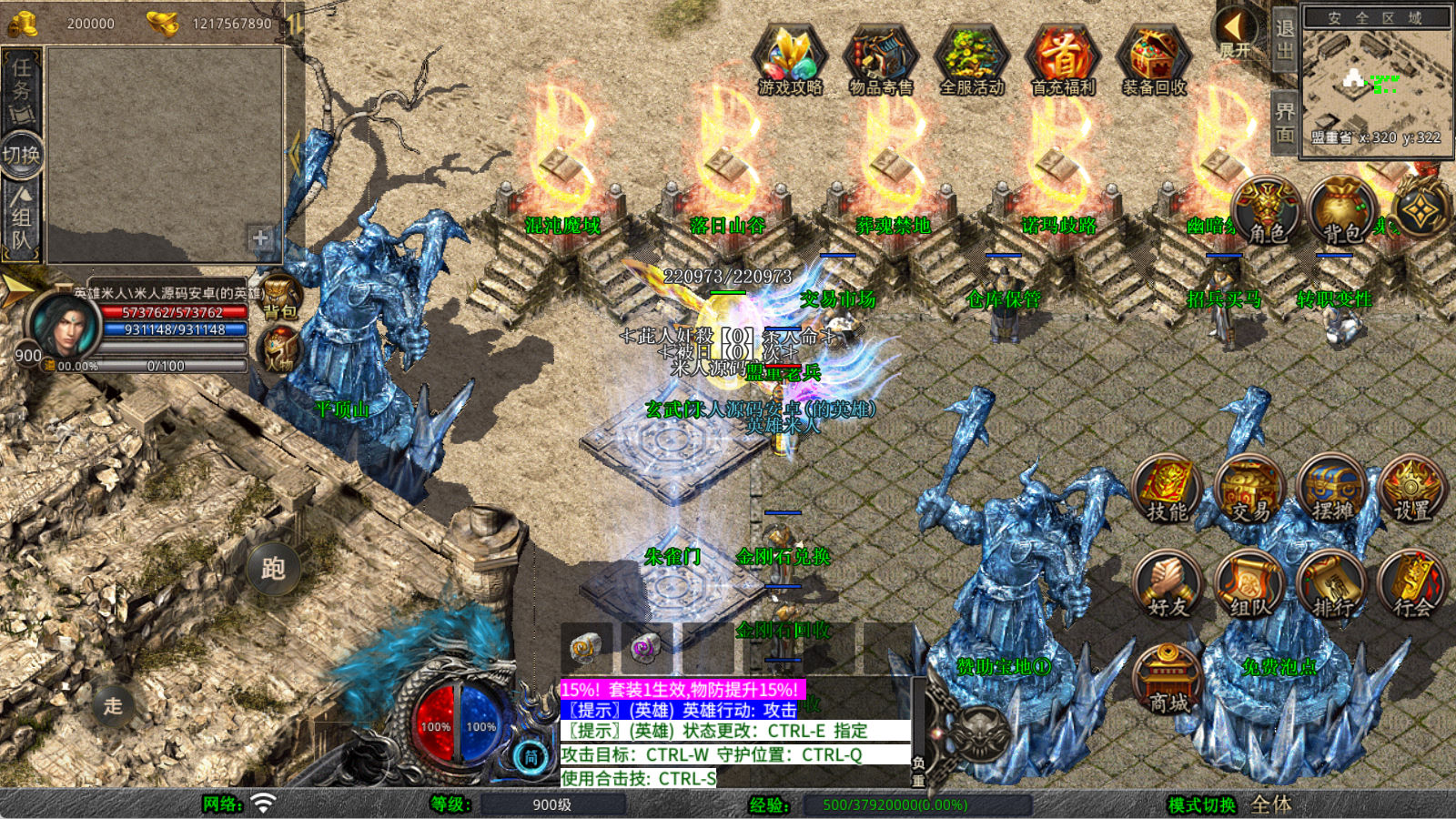Screen dimensions: 1456x819
Task: Open the 物品寄售 consignment icon
Action: pos(880,60)
